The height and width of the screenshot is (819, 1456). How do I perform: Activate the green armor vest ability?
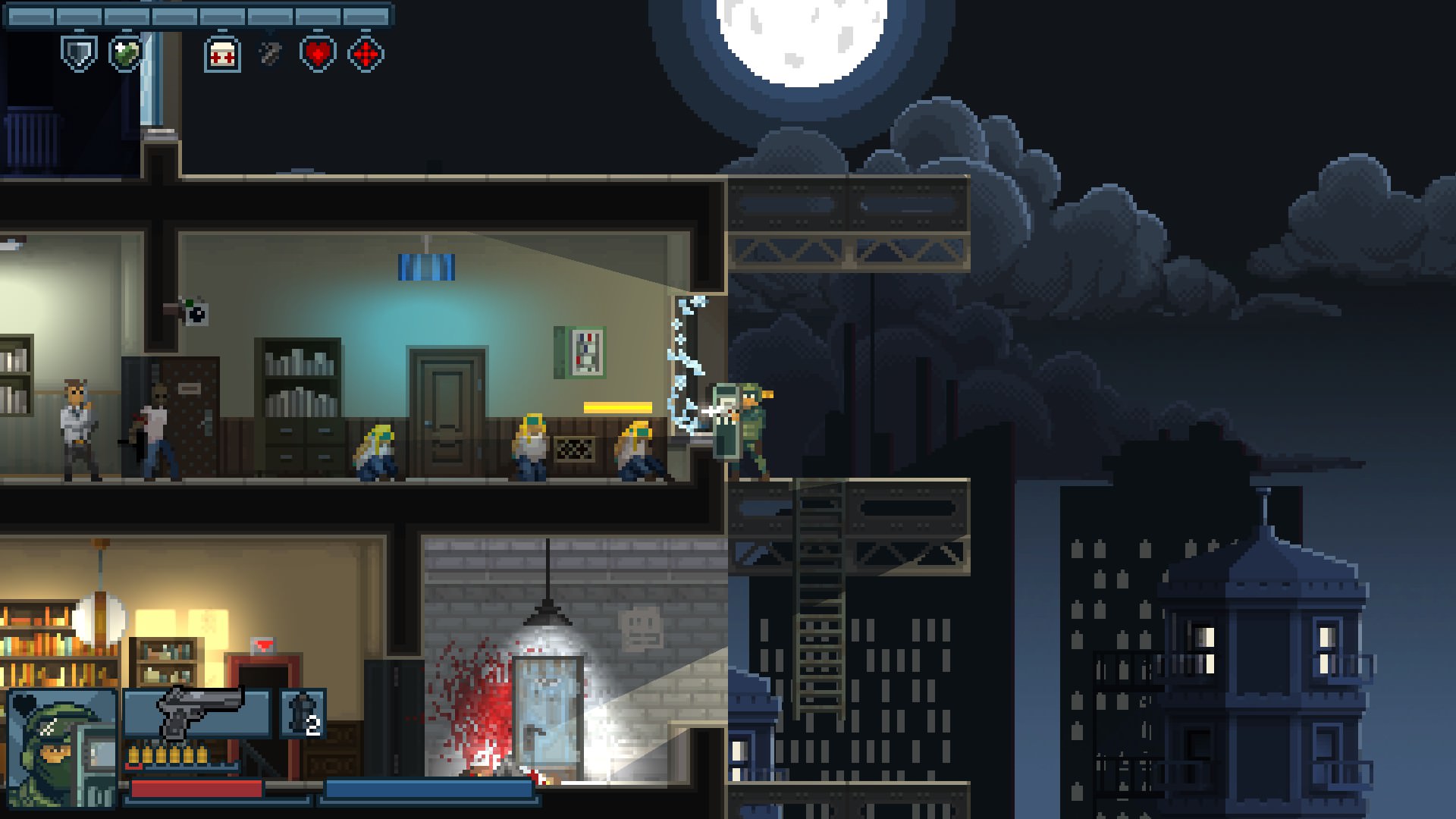126,54
